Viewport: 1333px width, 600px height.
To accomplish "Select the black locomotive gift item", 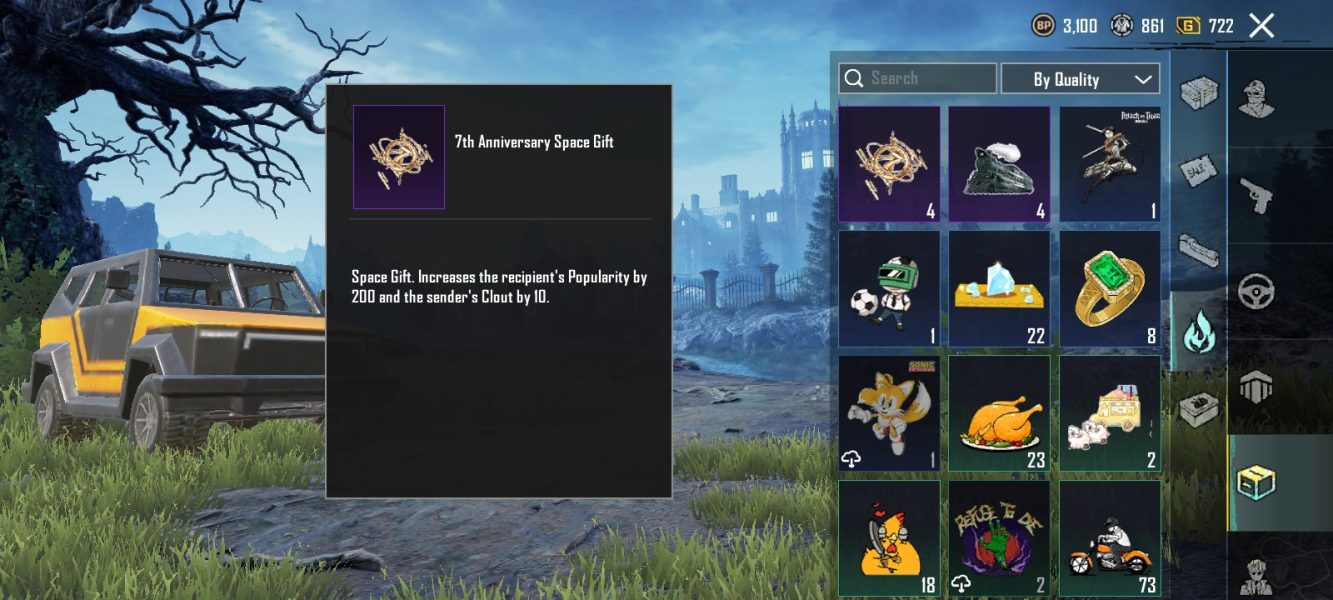I will coord(999,164).
